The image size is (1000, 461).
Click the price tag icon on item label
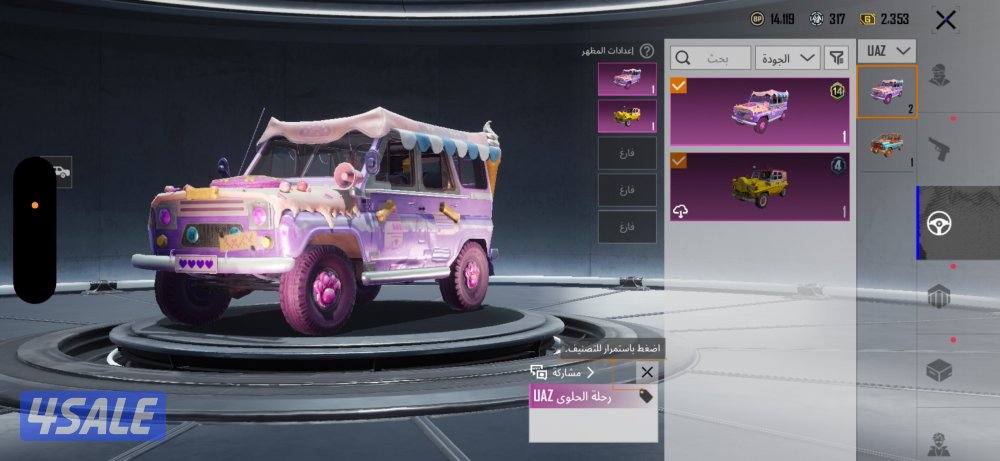[x=646, y=396]
